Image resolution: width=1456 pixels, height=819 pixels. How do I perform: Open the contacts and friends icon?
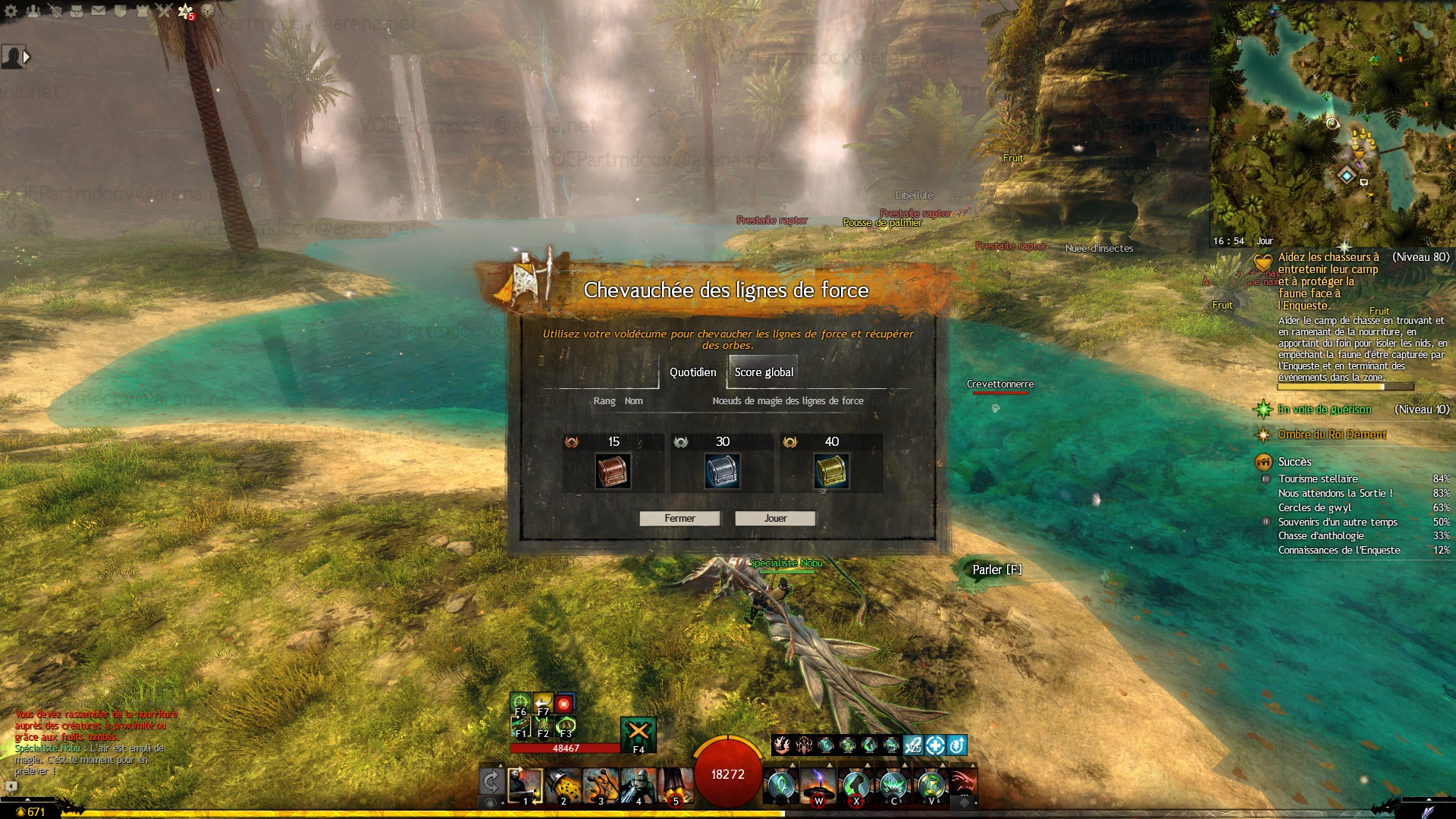point(33,11)
